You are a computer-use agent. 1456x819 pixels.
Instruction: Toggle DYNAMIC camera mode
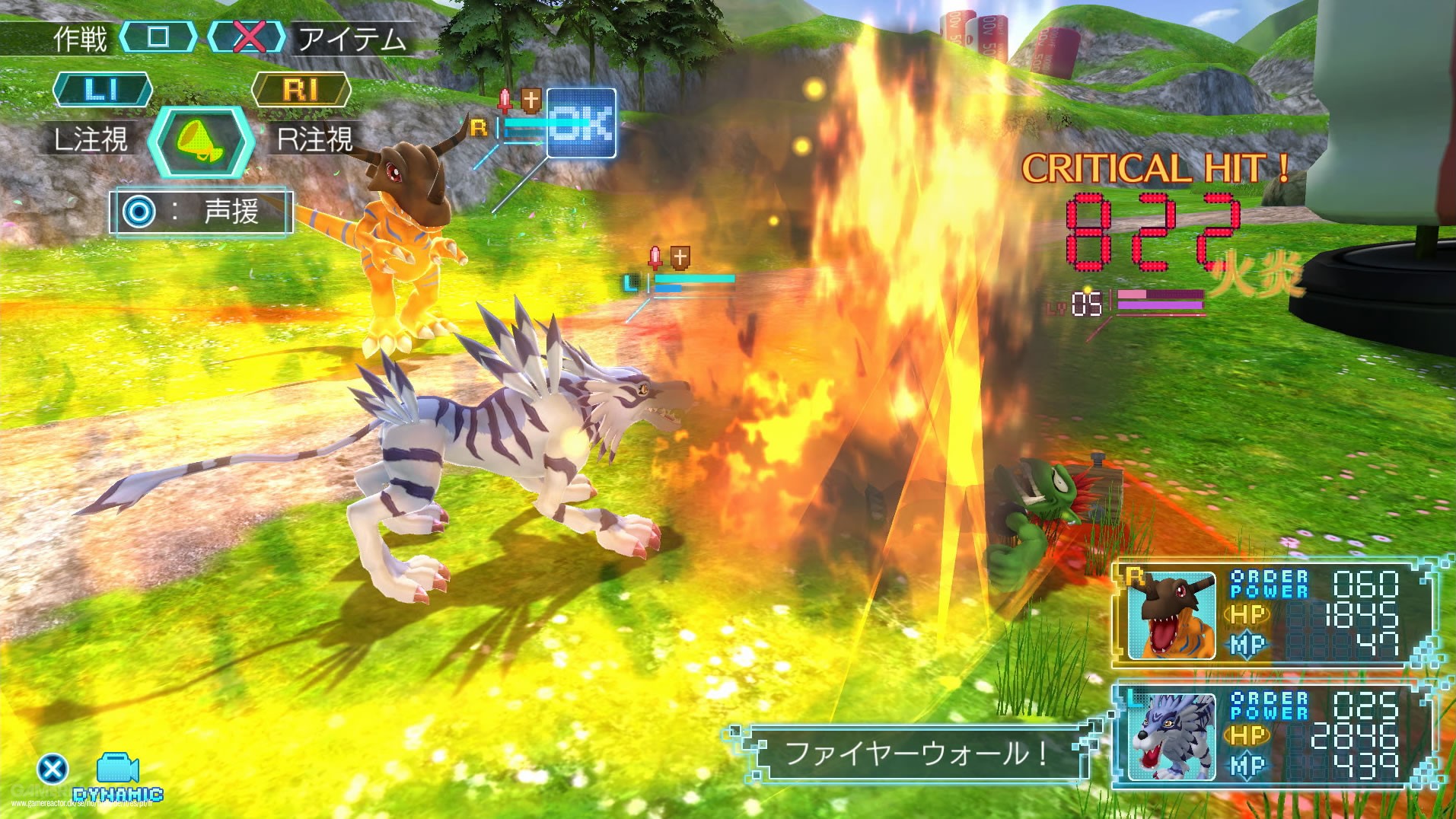[x=118, y=795]
